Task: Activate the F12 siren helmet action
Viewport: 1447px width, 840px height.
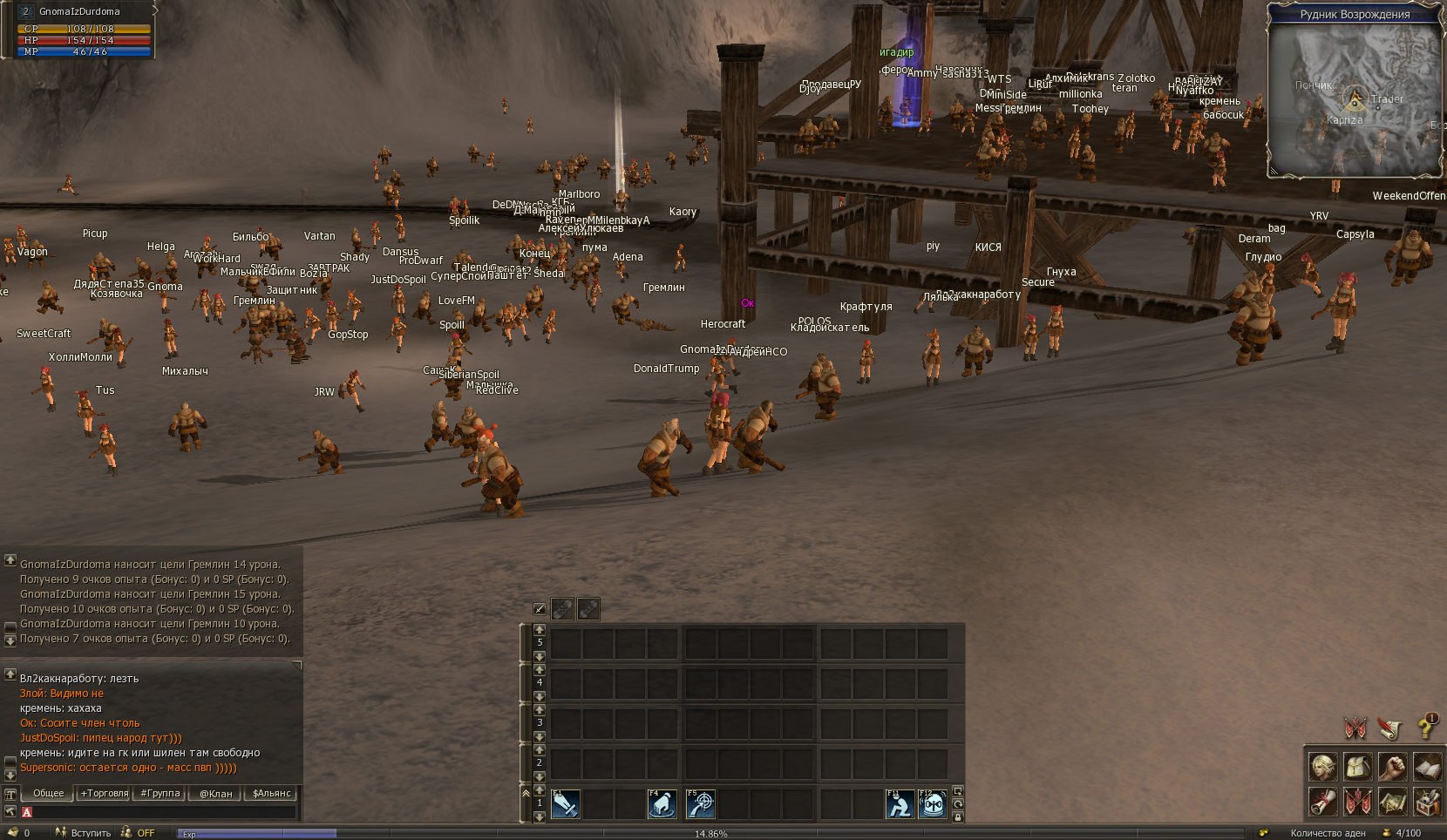Action: click(x=933, y=803)
